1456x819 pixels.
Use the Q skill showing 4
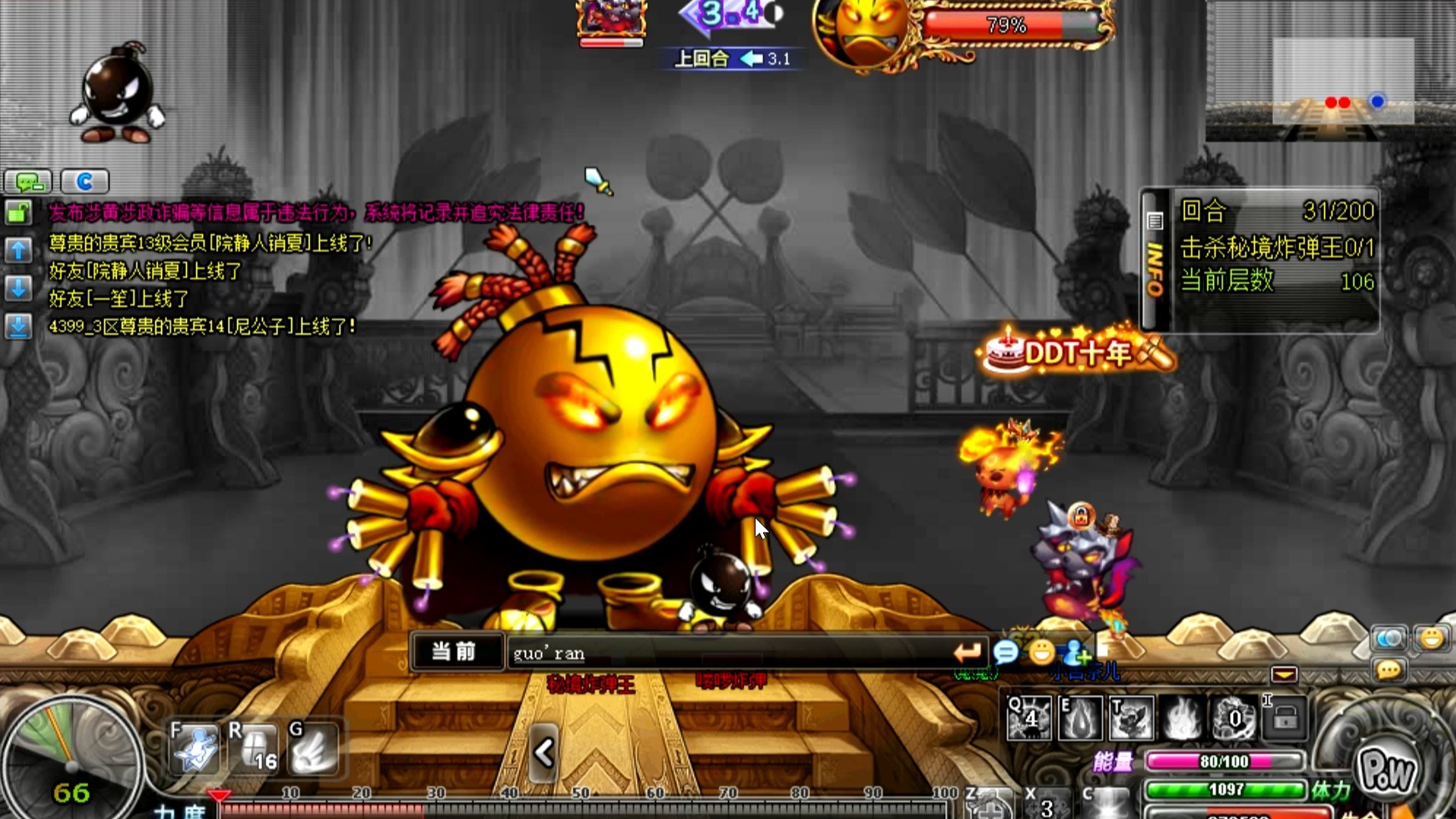[x=1029, y=717]
